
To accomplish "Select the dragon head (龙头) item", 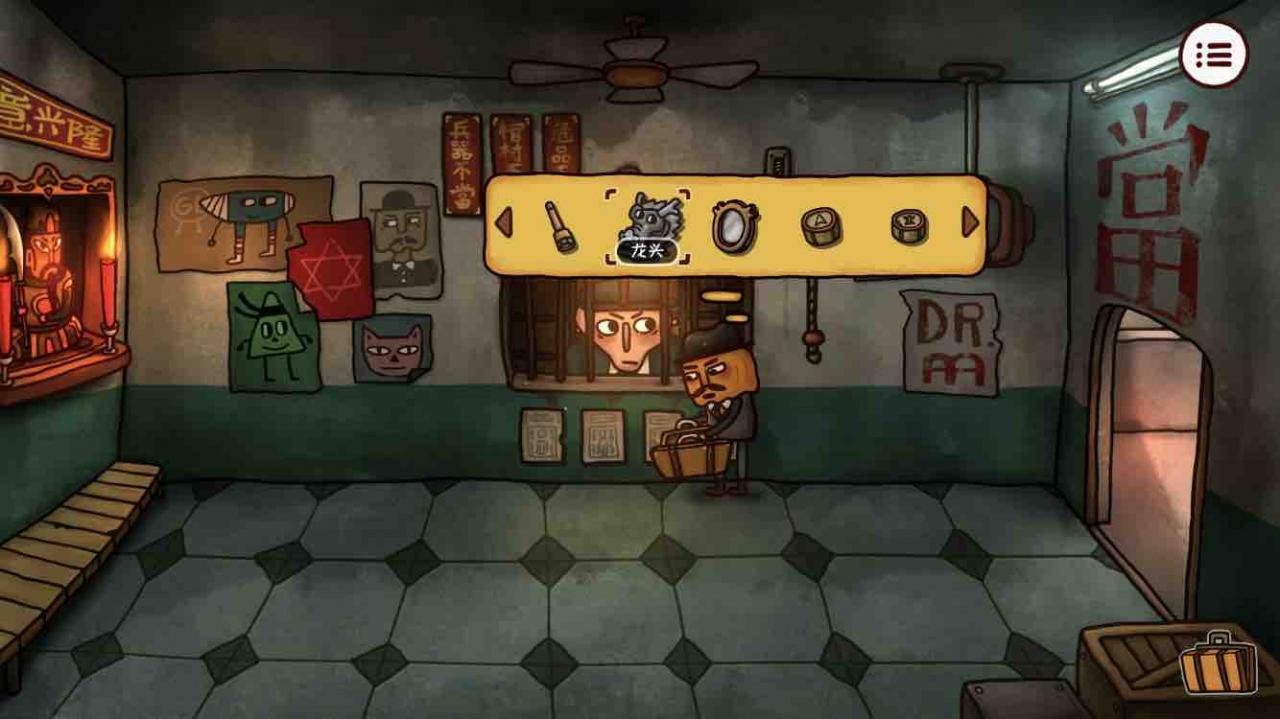I will click(x=647, y=220).
